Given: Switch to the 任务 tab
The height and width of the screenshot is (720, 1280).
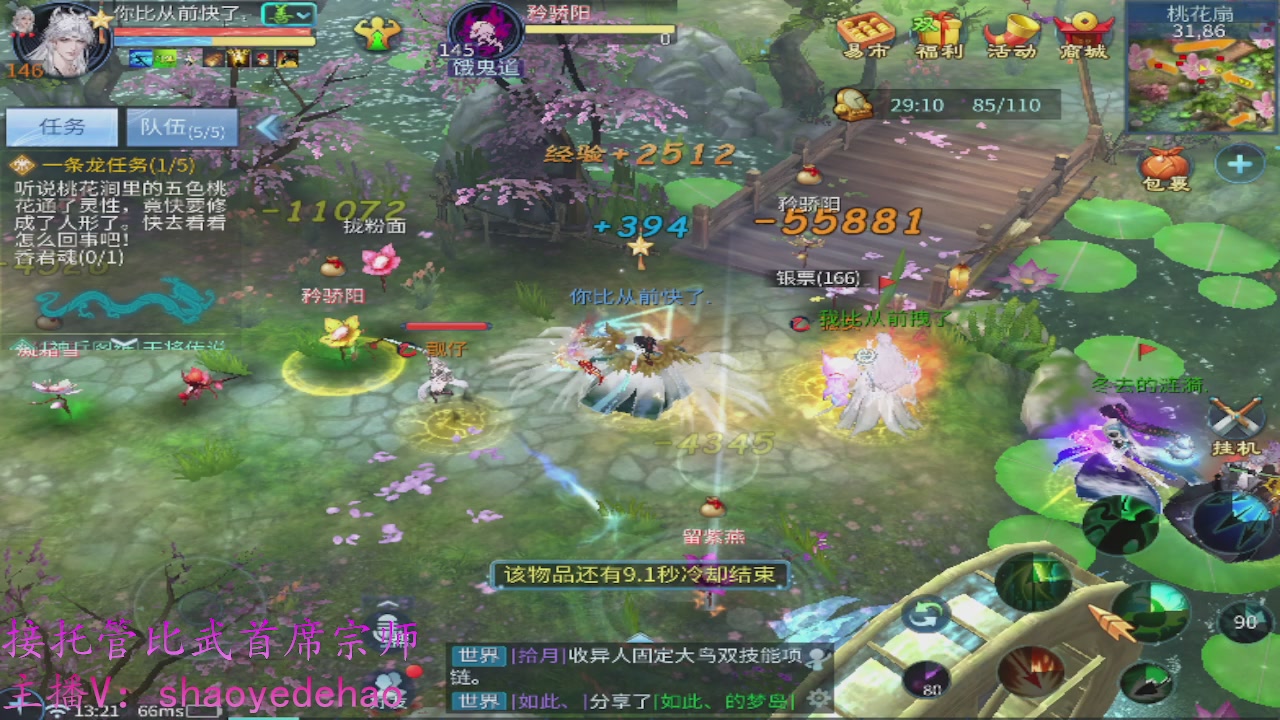Looking at the screenshot, I should [x=60, y=127].
